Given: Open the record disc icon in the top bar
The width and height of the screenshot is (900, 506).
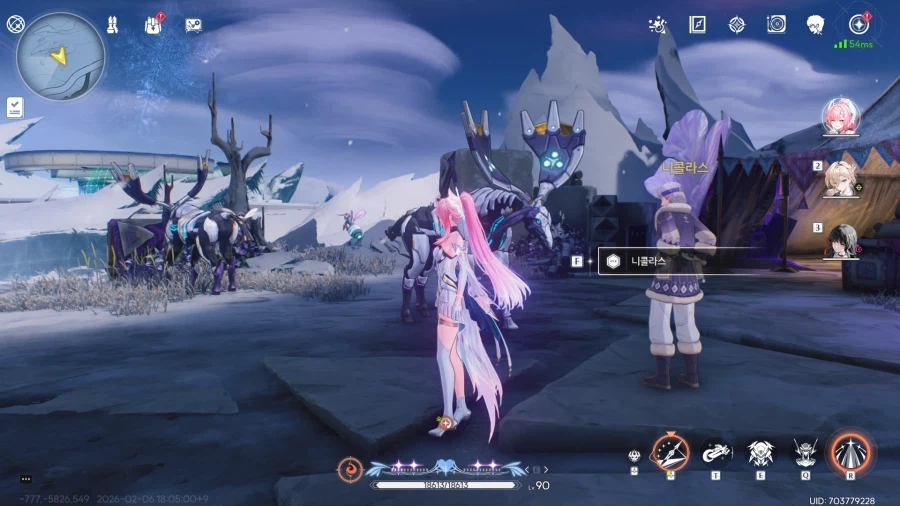Looking at the screenshot, I should coord(776,24).
